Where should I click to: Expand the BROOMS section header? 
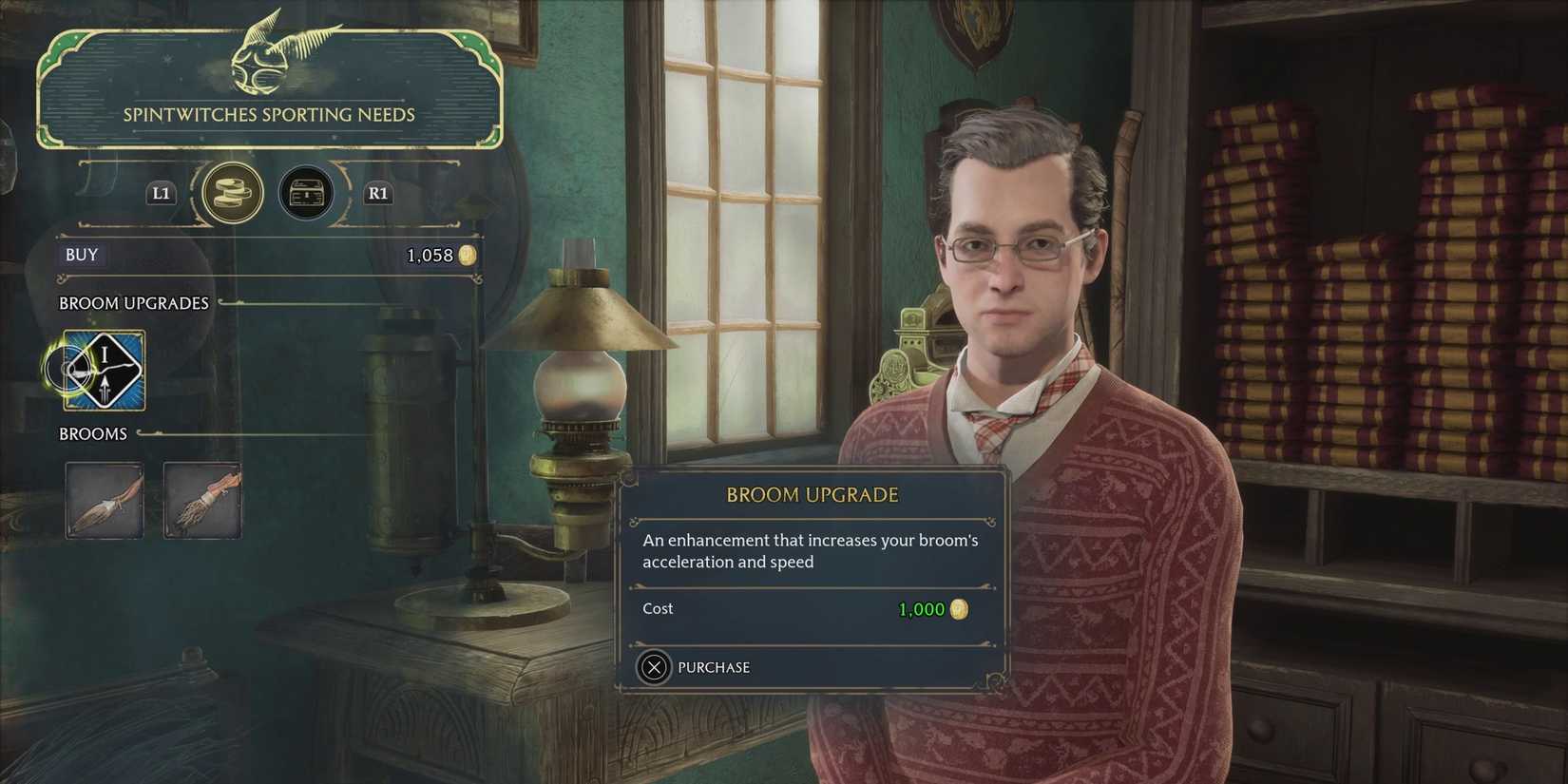click(x=93, y=433)
